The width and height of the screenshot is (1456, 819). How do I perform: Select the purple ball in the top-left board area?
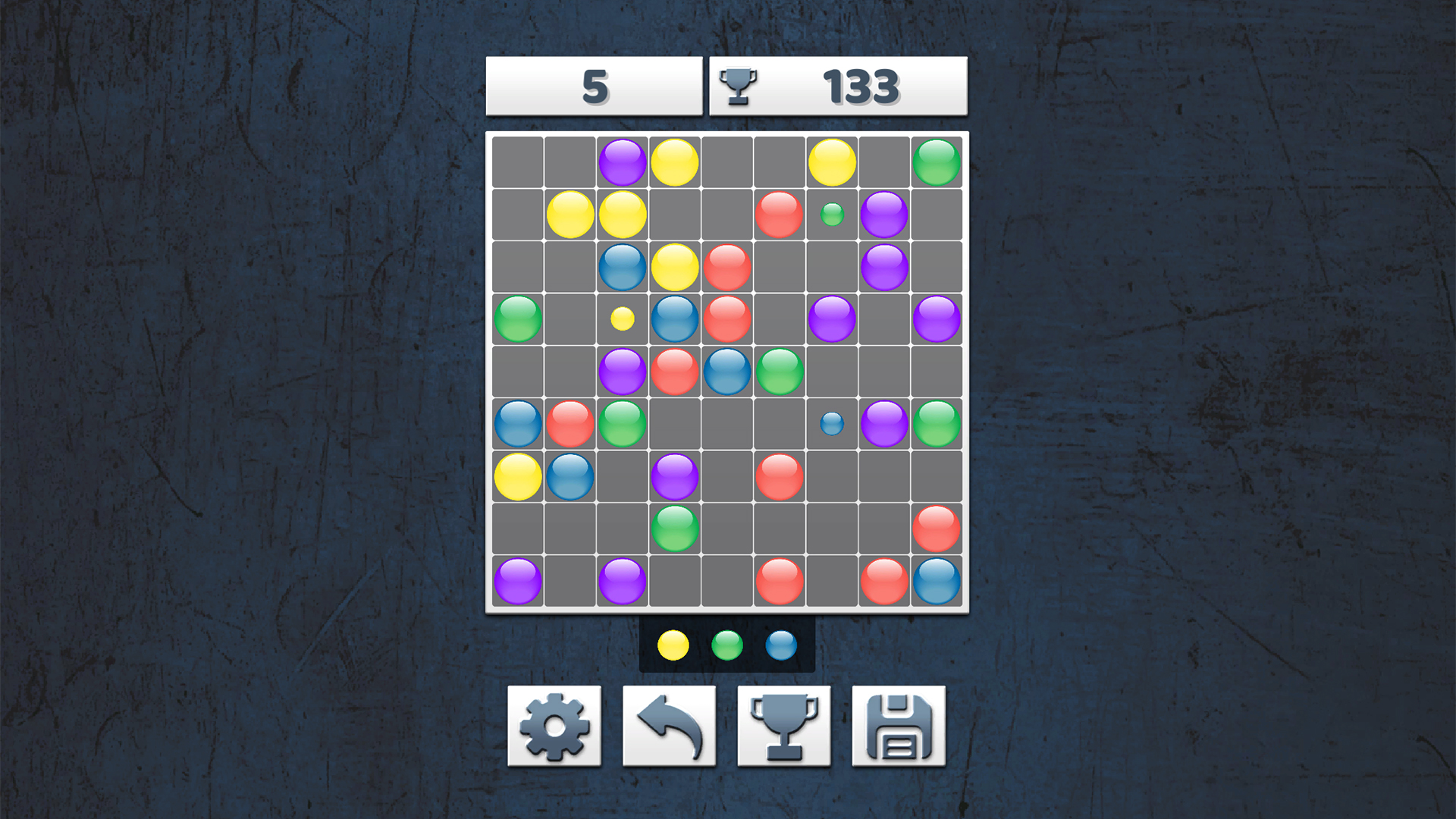[x=623, y=161]
